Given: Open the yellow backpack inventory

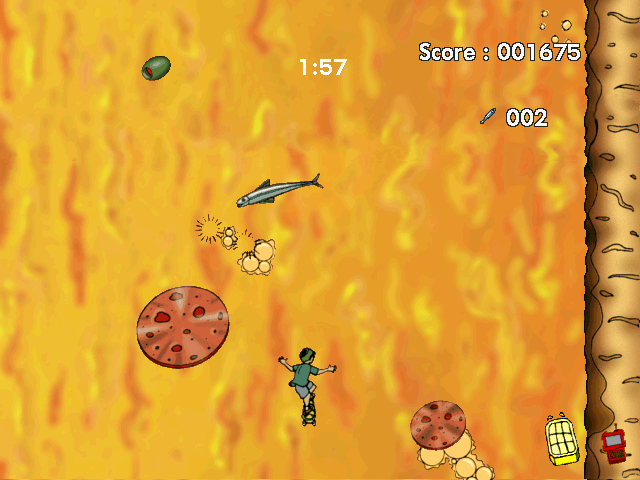Looking at the screenshot, I should coord(562,439).
